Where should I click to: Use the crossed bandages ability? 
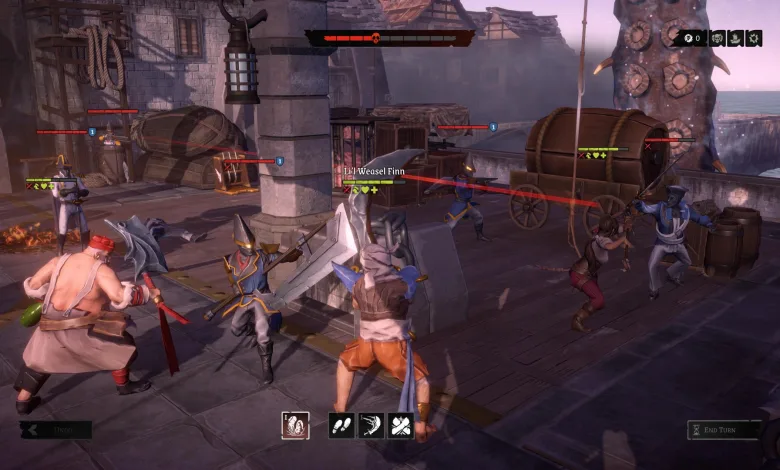(401, 425)
